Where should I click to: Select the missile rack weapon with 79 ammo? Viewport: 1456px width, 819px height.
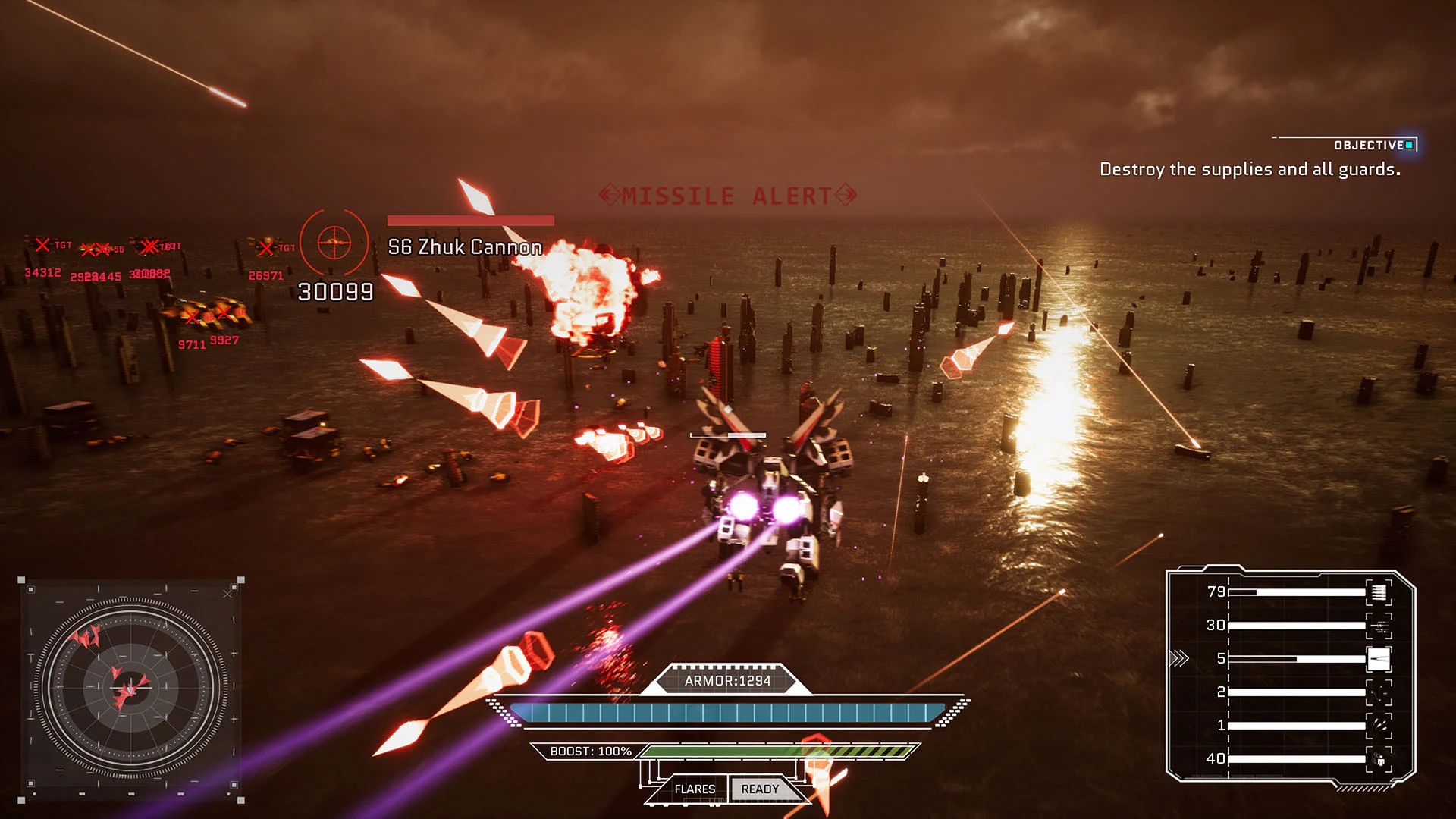[1378, 592]
